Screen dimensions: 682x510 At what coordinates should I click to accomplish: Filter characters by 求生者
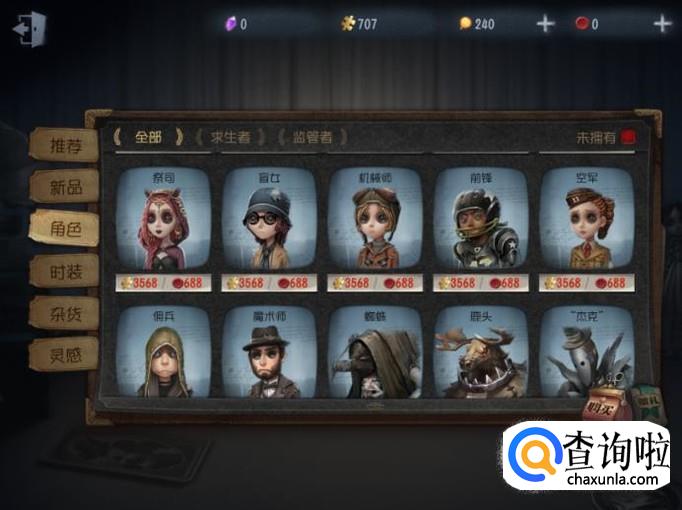coord(231,137)
